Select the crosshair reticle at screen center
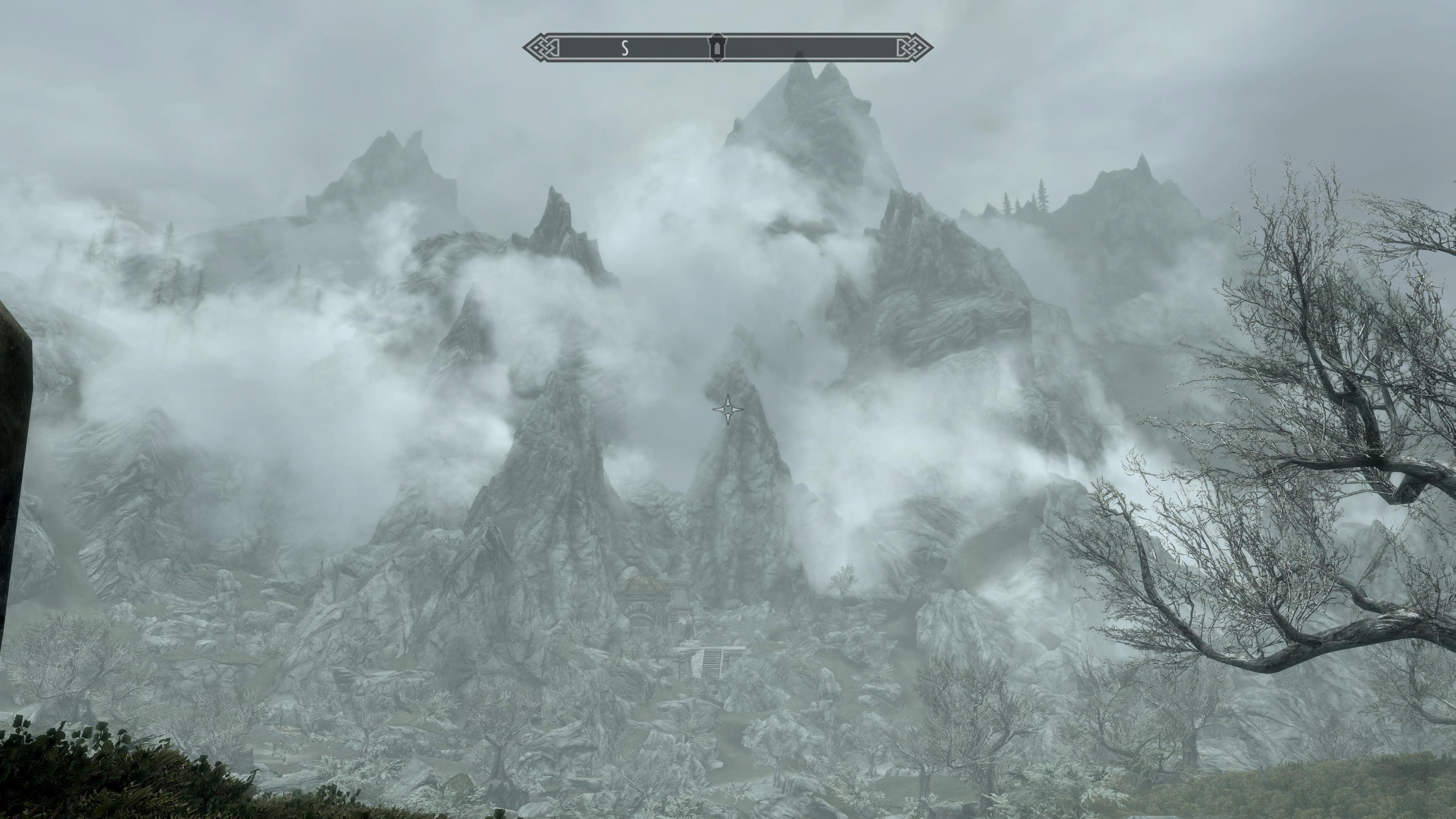This screenshot has height=819, width=1456. pyautogui.click(x=728, y=409)
